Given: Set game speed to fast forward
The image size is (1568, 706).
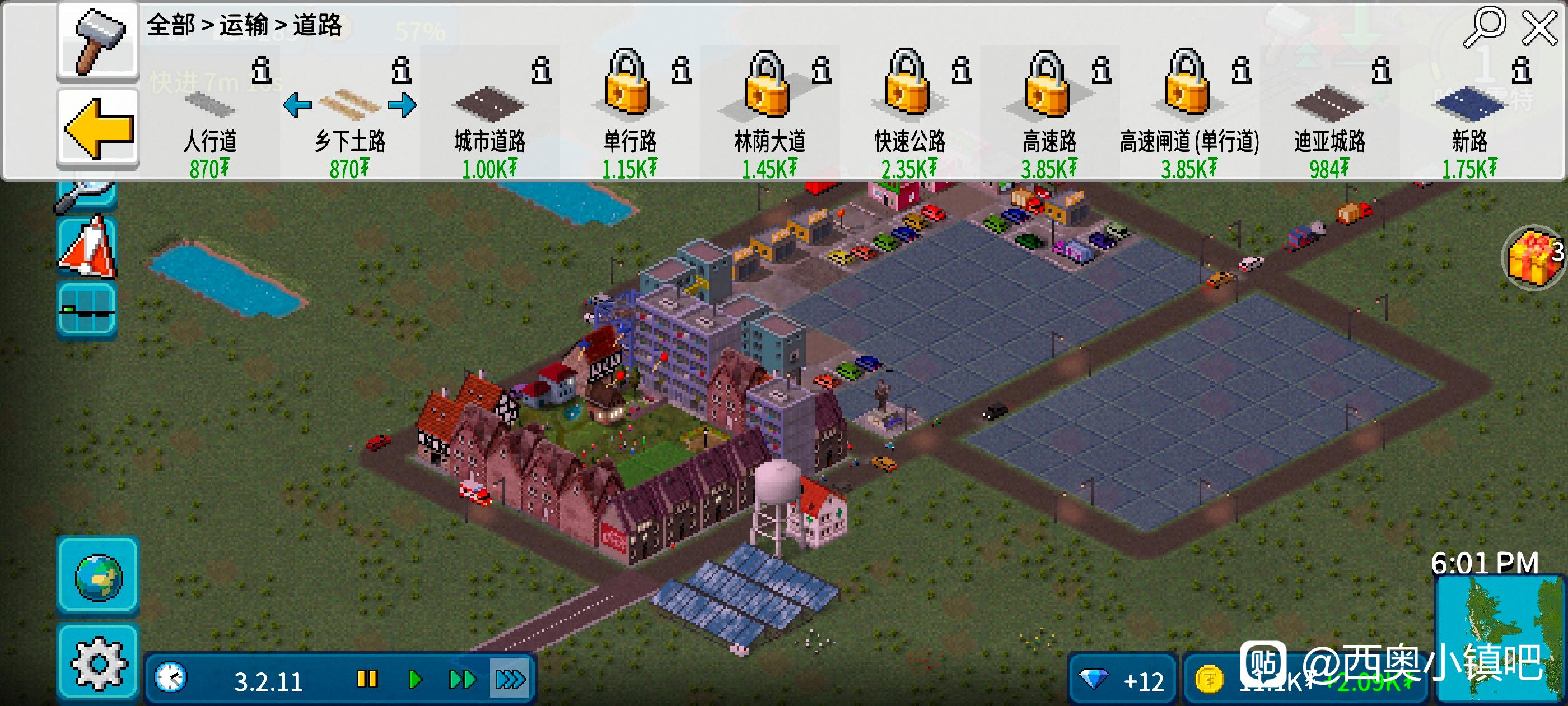Looking at the screenshot, I should (462, 679).
